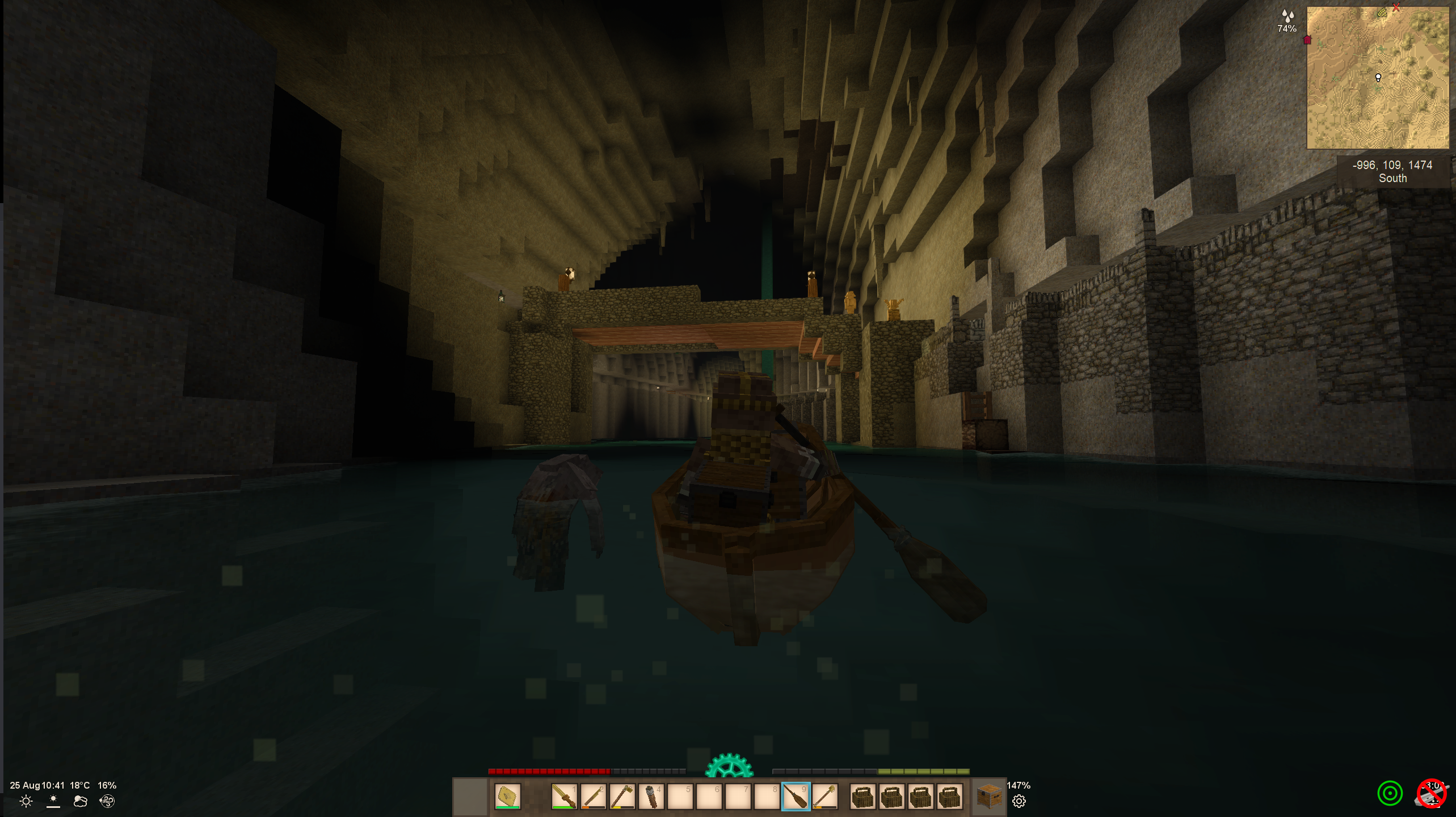This screenshot has height=817, width=1456.
Task: Click the red X waypoint marker on the minimap
Action: click(1396, 7)
